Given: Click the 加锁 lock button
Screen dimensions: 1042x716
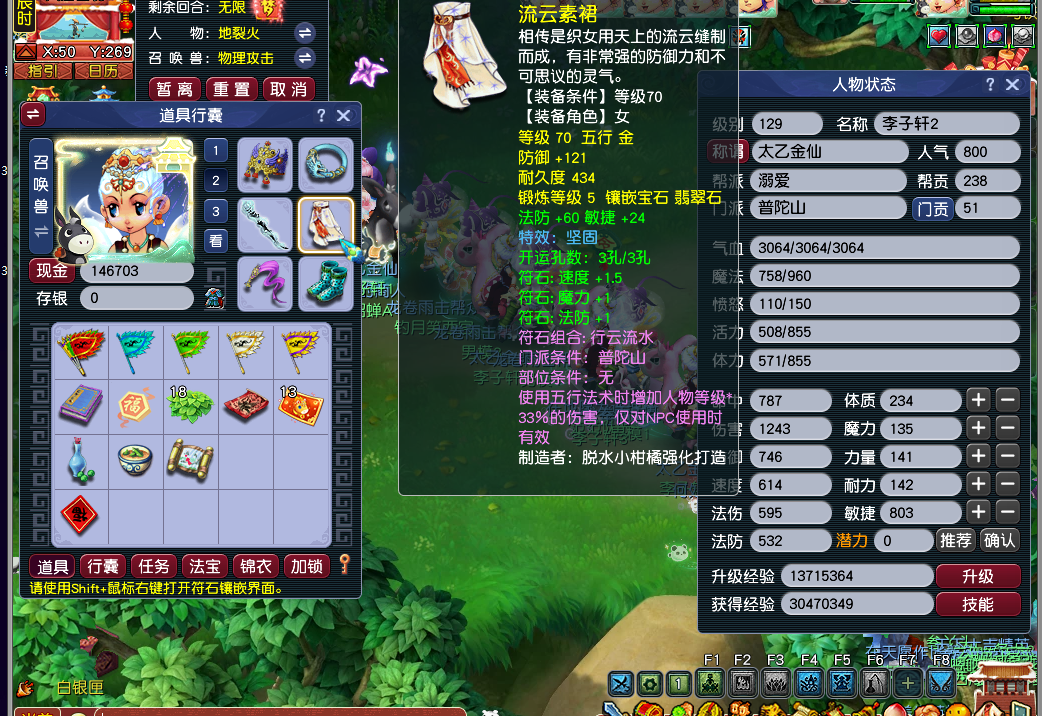Looking at the screenshot, I should click(x=307, y=566).
